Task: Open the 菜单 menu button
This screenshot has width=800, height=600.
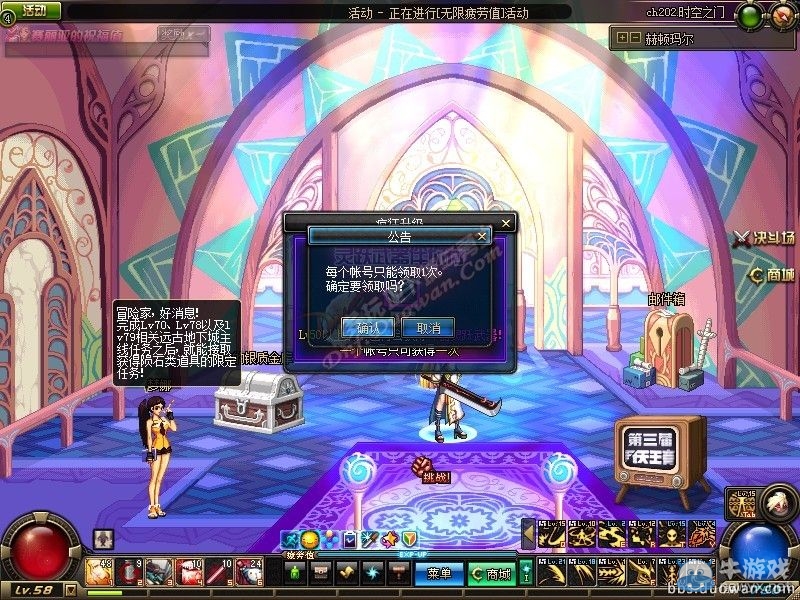Action: coord(439,574)
